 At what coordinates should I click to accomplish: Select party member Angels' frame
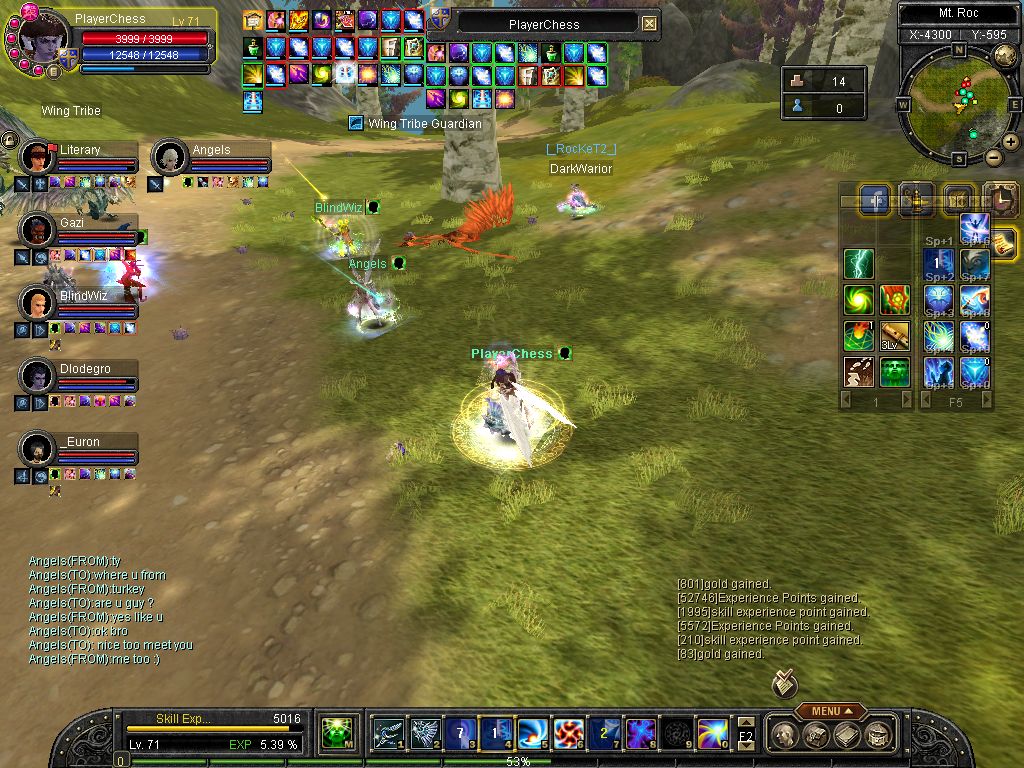[212, 156]
